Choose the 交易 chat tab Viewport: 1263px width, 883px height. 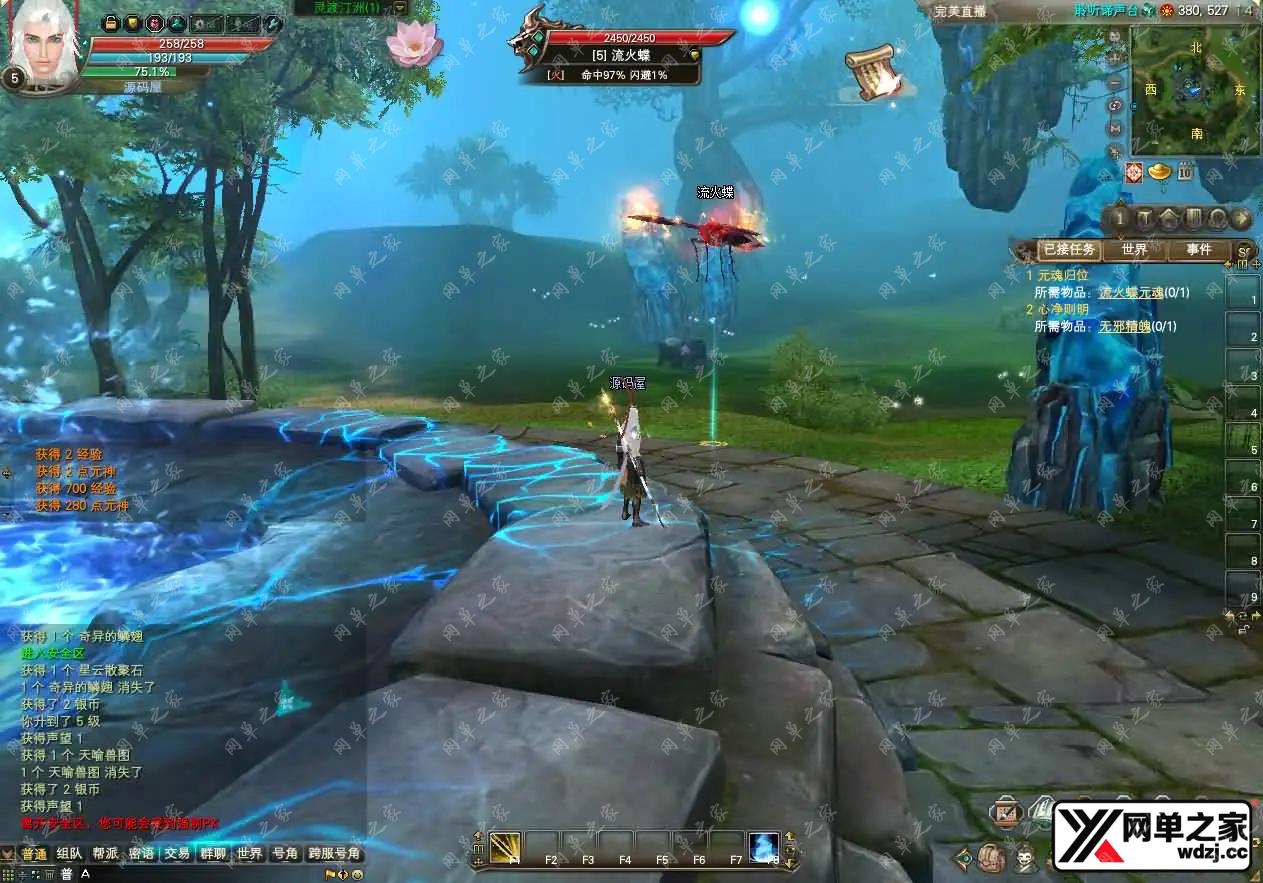click(x=177, y=854)
